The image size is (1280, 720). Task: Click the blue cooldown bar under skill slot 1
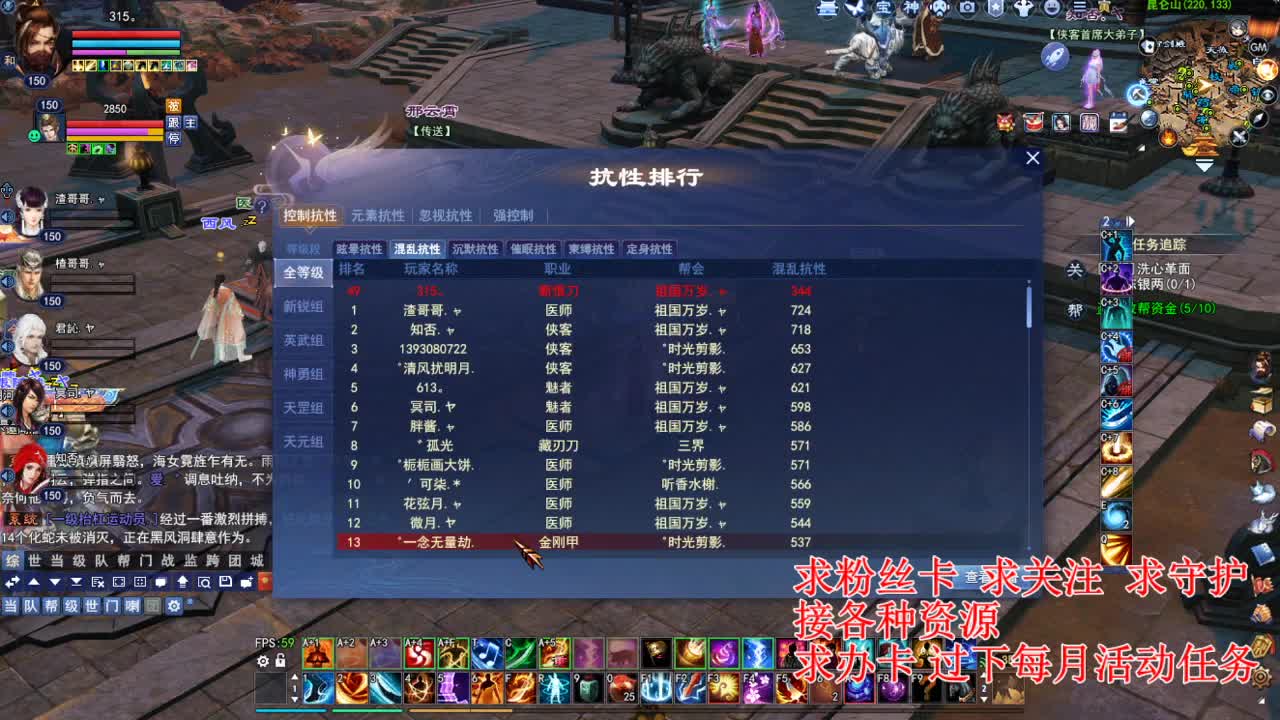[x=290, y=710]
